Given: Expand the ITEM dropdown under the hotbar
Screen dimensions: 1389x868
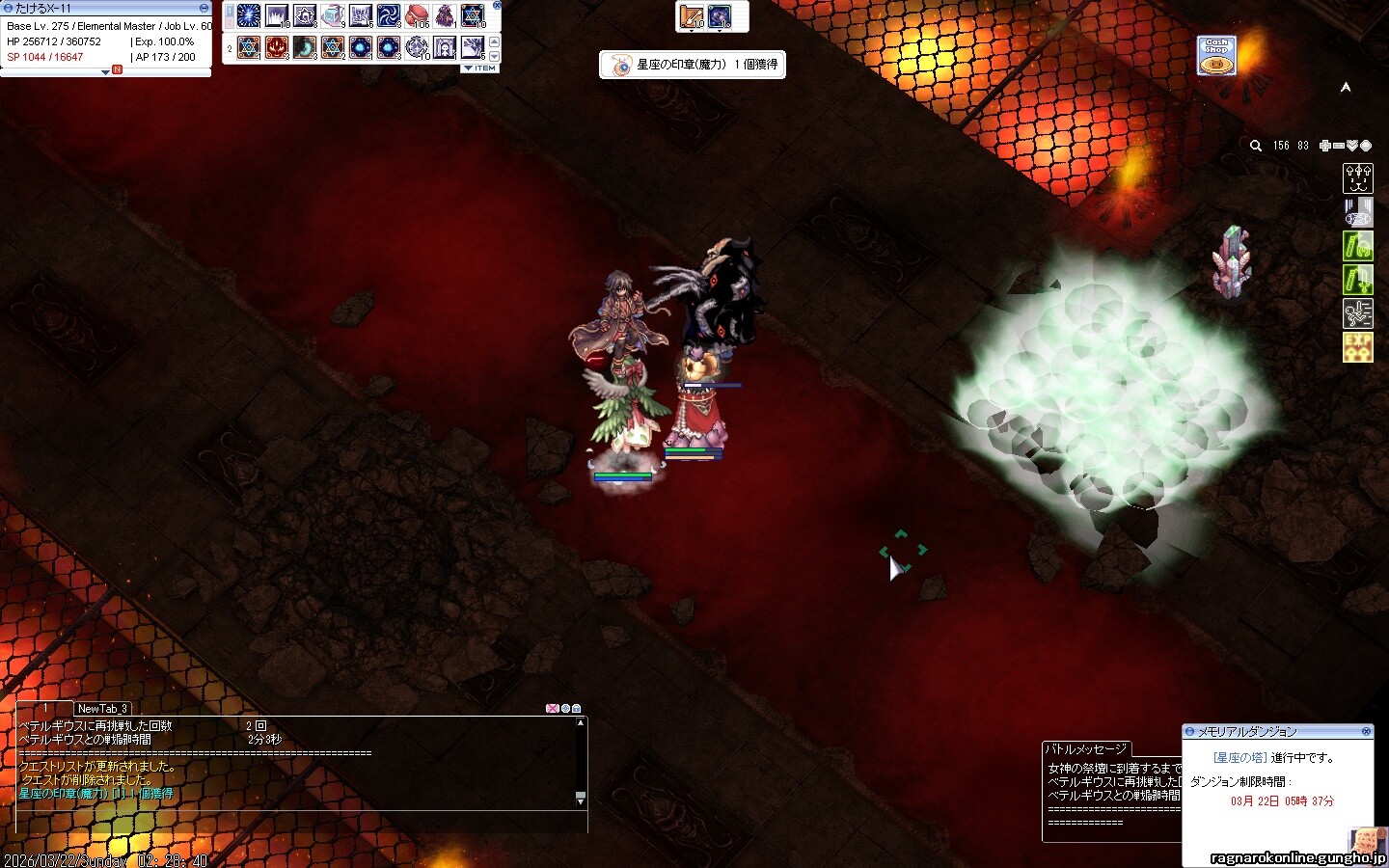Looking at the screenshot, I should click(x=479, y=68).
